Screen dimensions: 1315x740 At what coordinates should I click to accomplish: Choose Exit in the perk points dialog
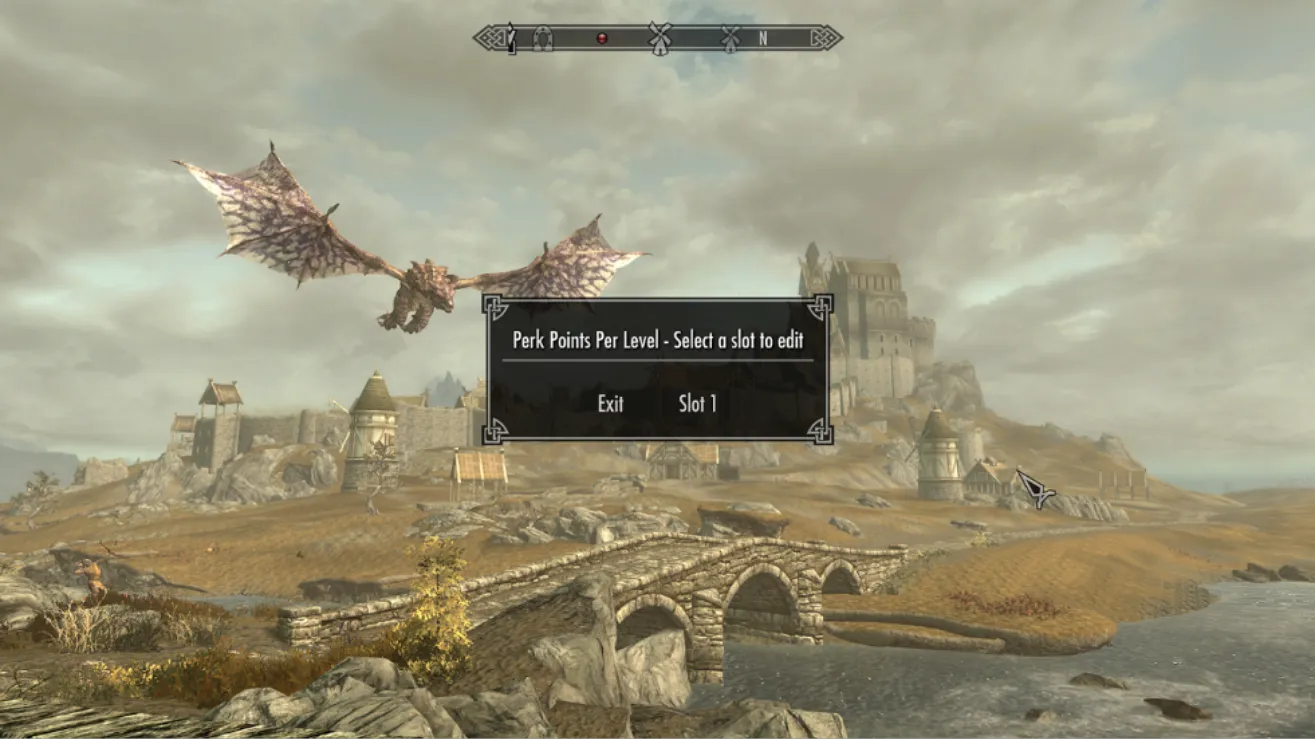pos(610,404)
